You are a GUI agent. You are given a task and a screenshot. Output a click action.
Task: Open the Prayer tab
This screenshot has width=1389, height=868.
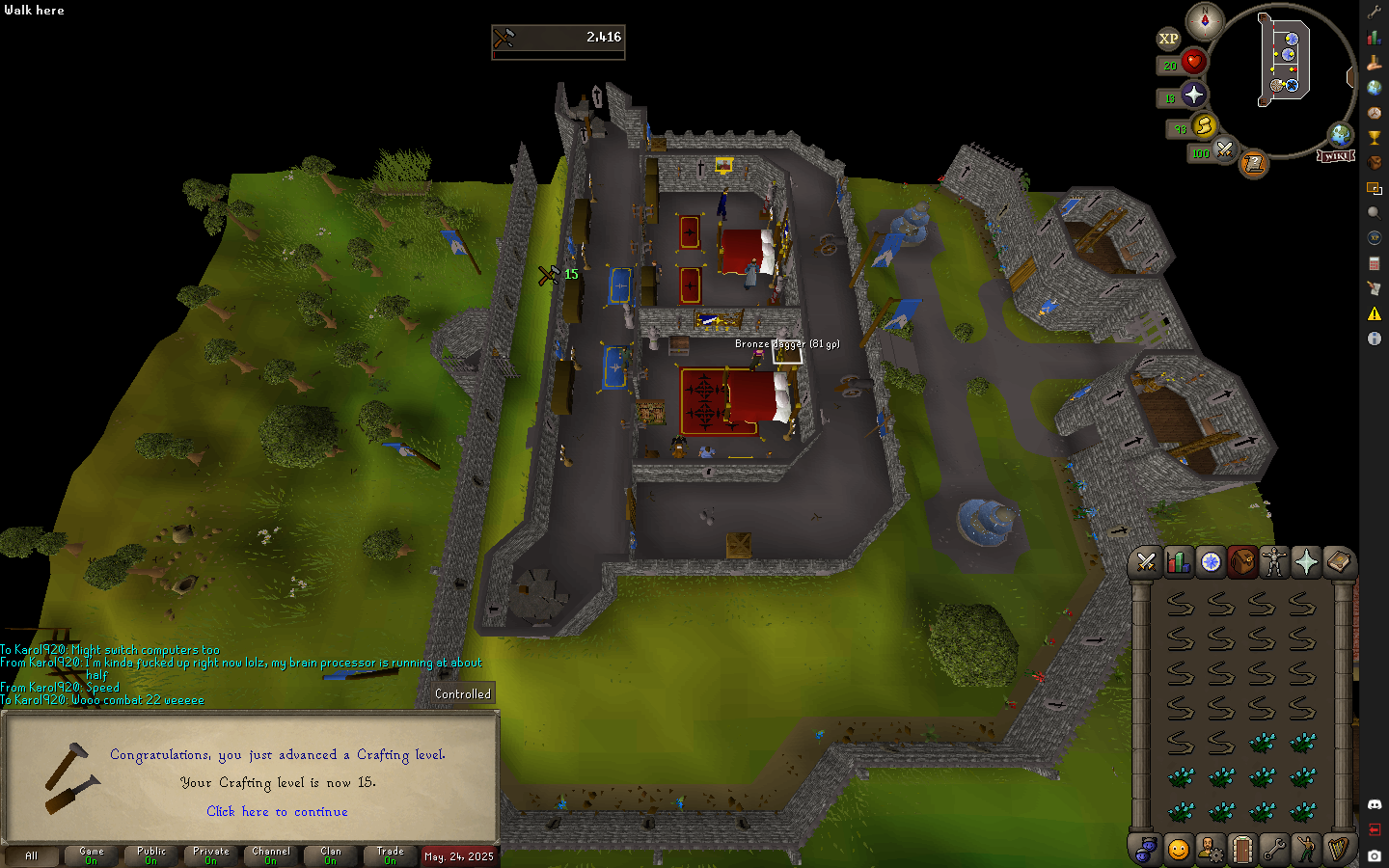click(x=1306, y=562)
